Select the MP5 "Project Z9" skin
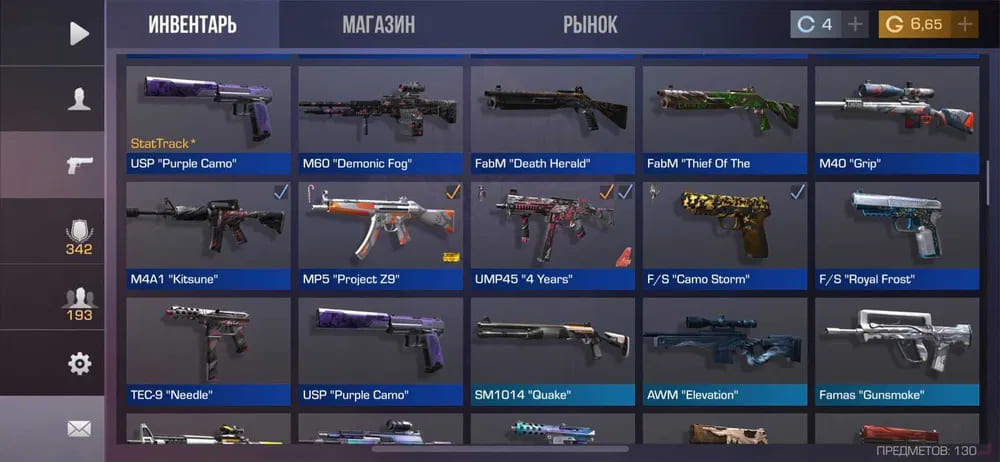 (381, 235)
